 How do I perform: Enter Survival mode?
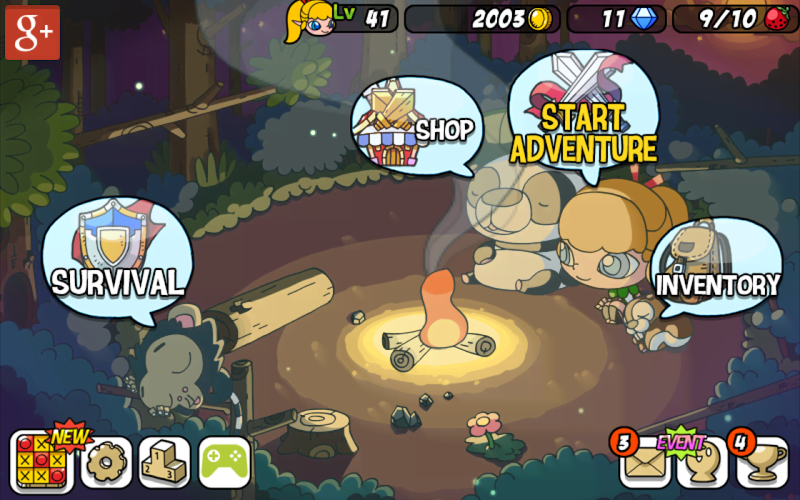tap(117, 258)
